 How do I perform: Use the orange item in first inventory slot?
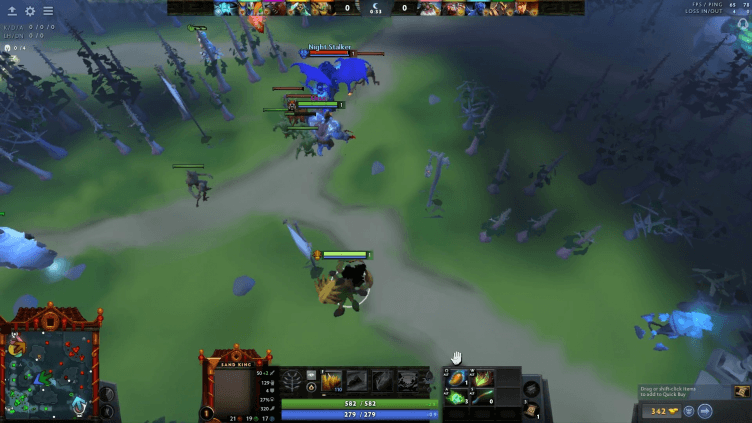[459, 378]
